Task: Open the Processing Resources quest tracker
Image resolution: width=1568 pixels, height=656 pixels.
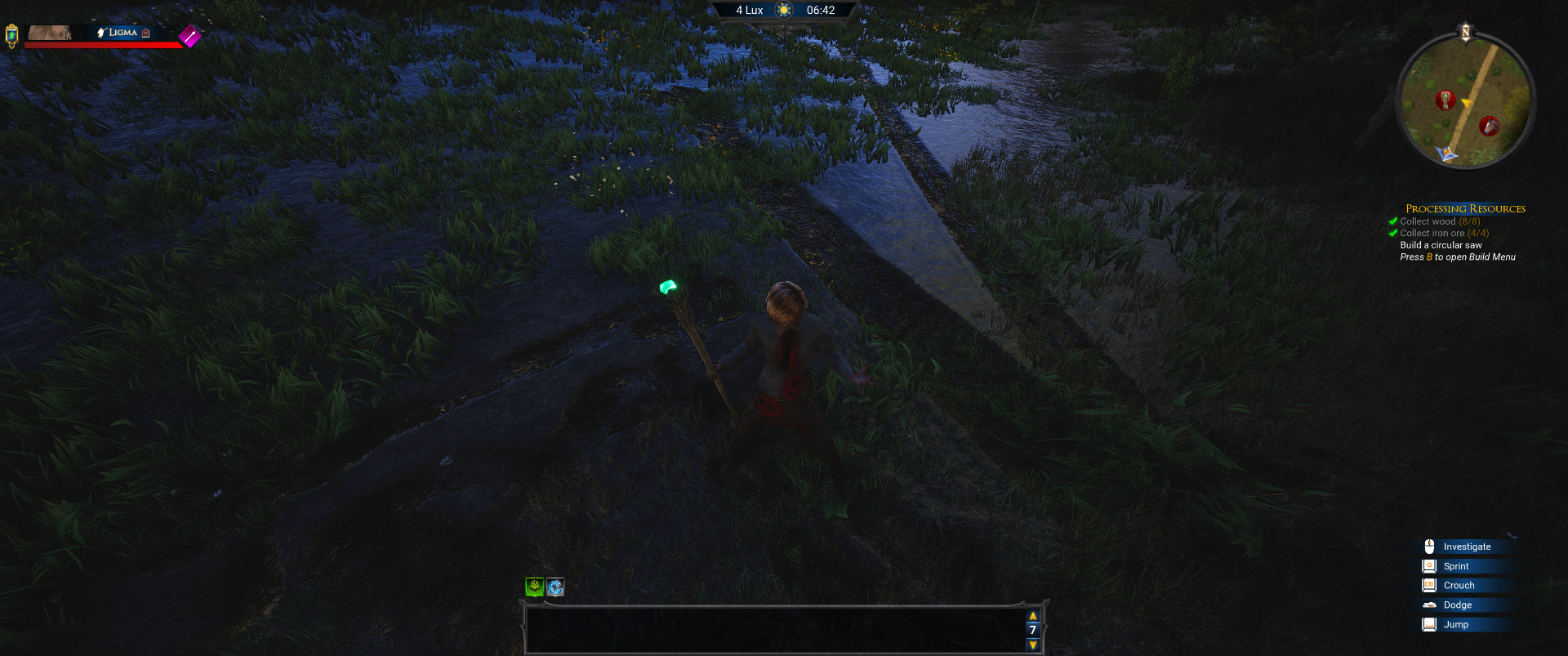Action: click(x=1465, y=208)
